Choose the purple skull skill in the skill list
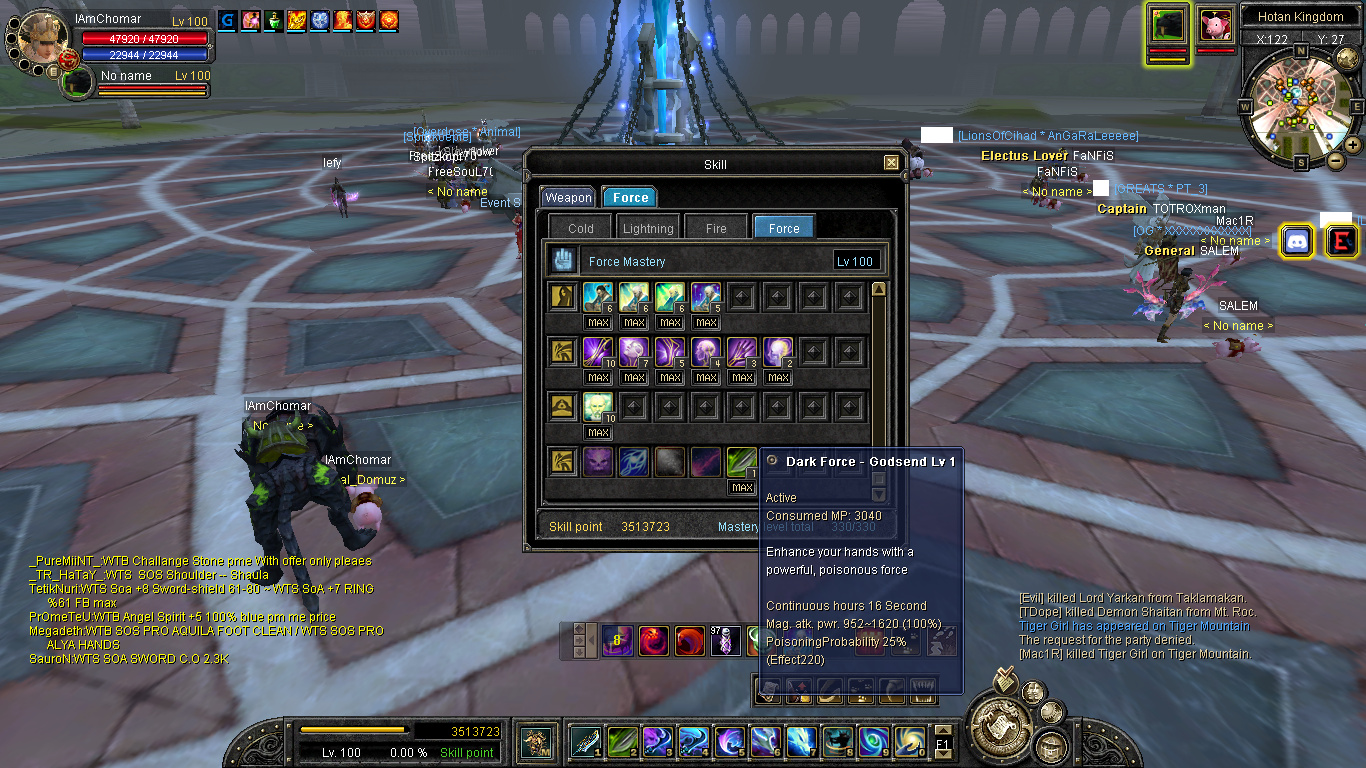The width and height of the screenshot is (1366, 768). (599, 462)
